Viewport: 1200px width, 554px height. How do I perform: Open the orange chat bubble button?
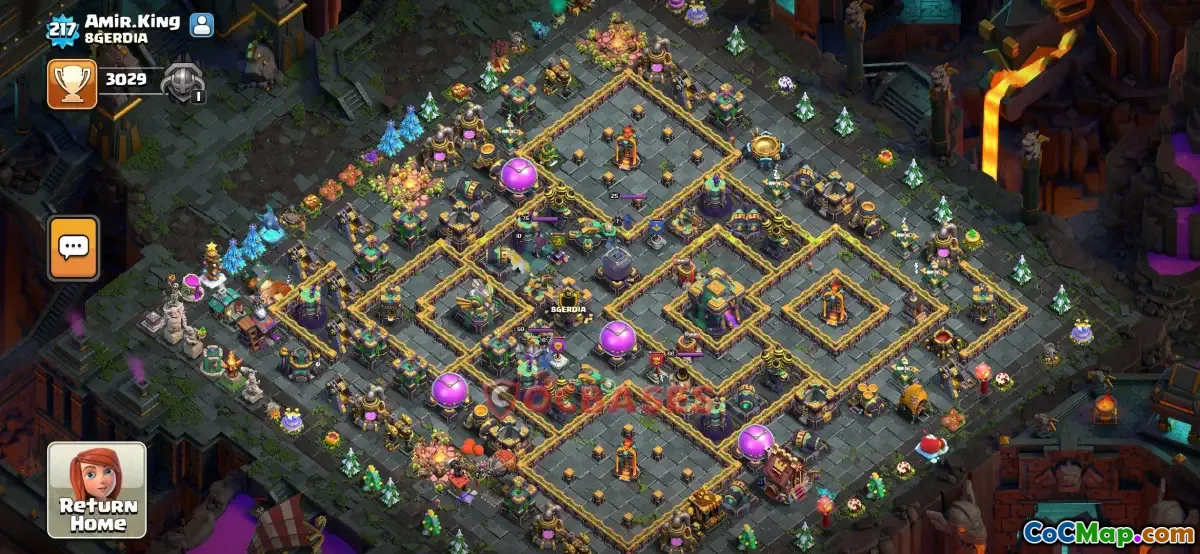(x=74, y=247)
